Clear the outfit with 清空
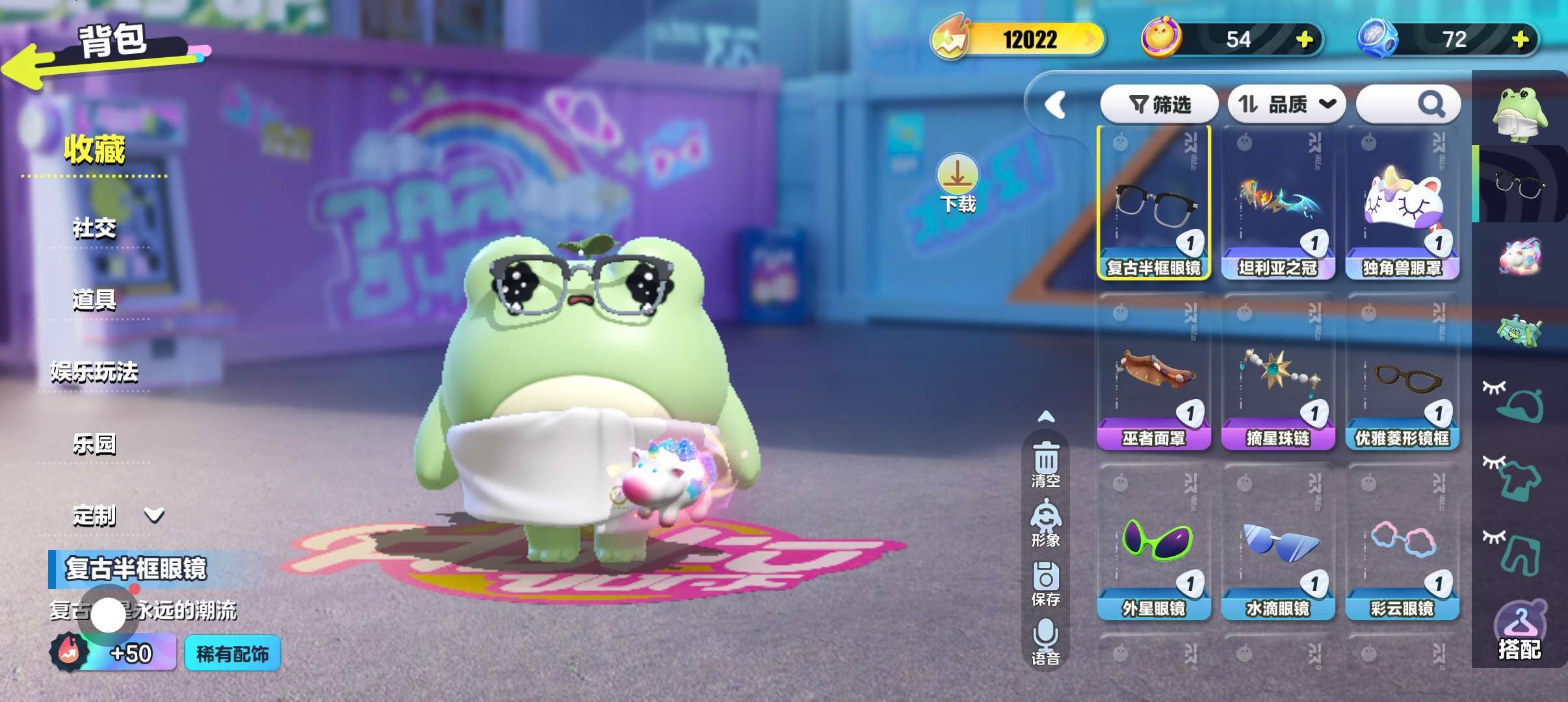The image size is (1568, 702). (x=1045, y=464)
